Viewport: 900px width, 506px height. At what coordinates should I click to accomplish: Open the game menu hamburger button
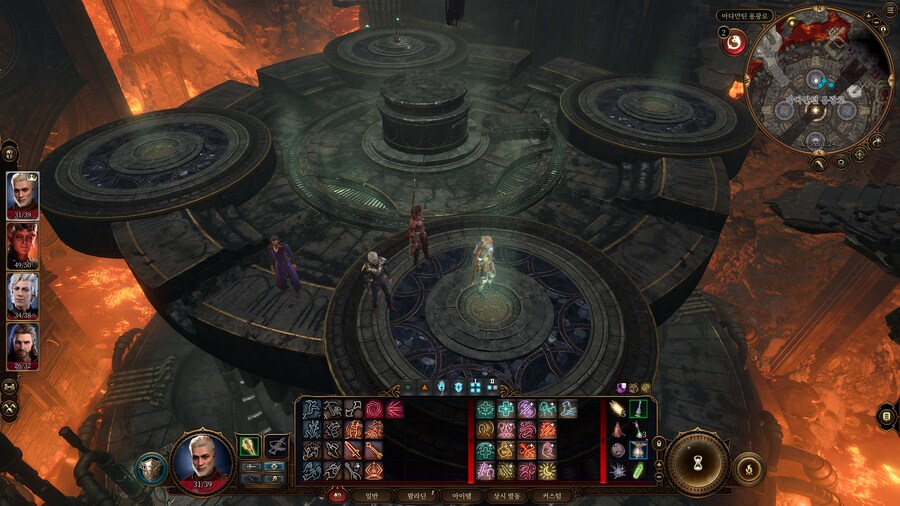[890, 9]
